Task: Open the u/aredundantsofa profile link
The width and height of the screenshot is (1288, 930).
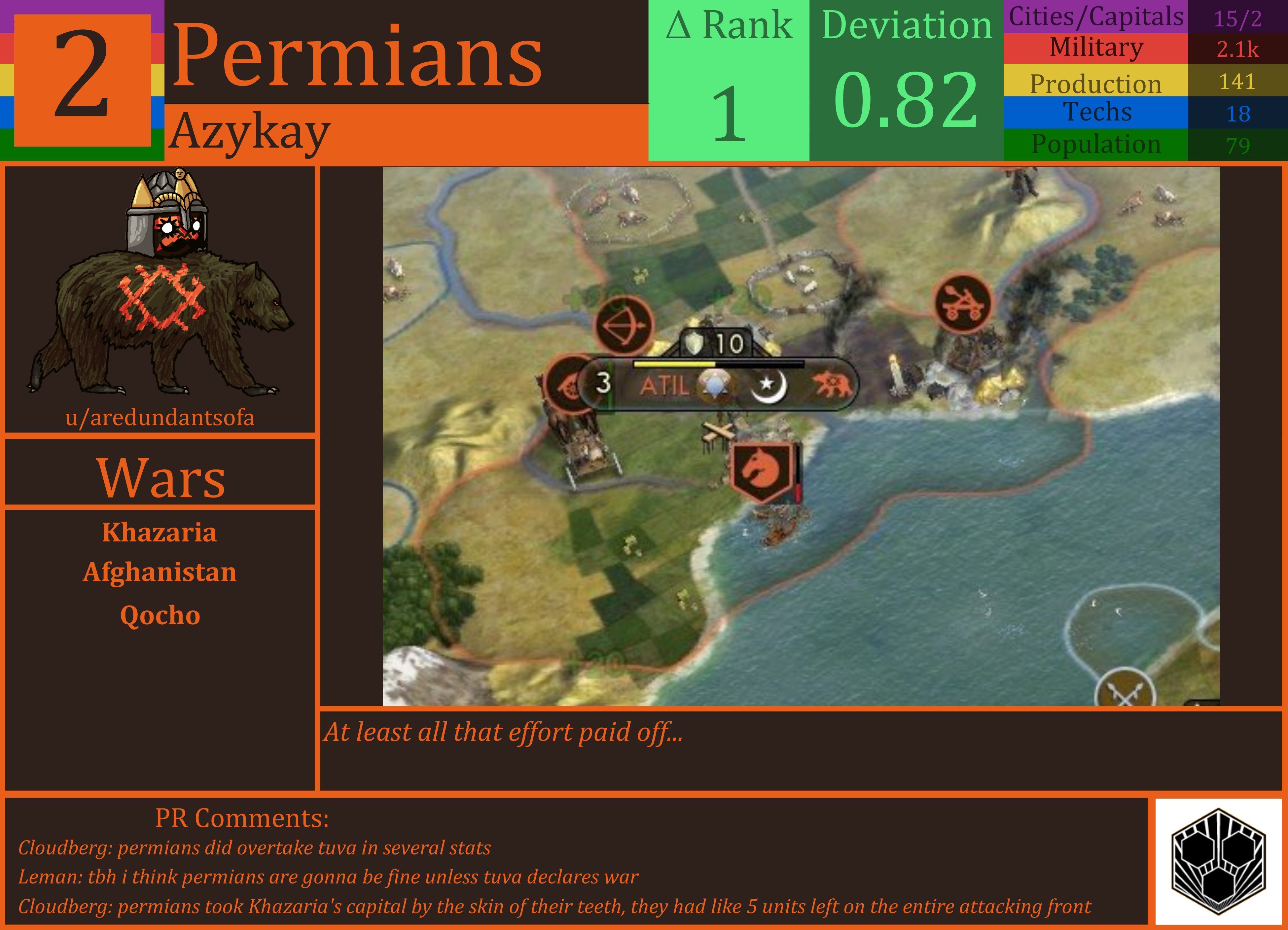Action: tap(160, 418)
